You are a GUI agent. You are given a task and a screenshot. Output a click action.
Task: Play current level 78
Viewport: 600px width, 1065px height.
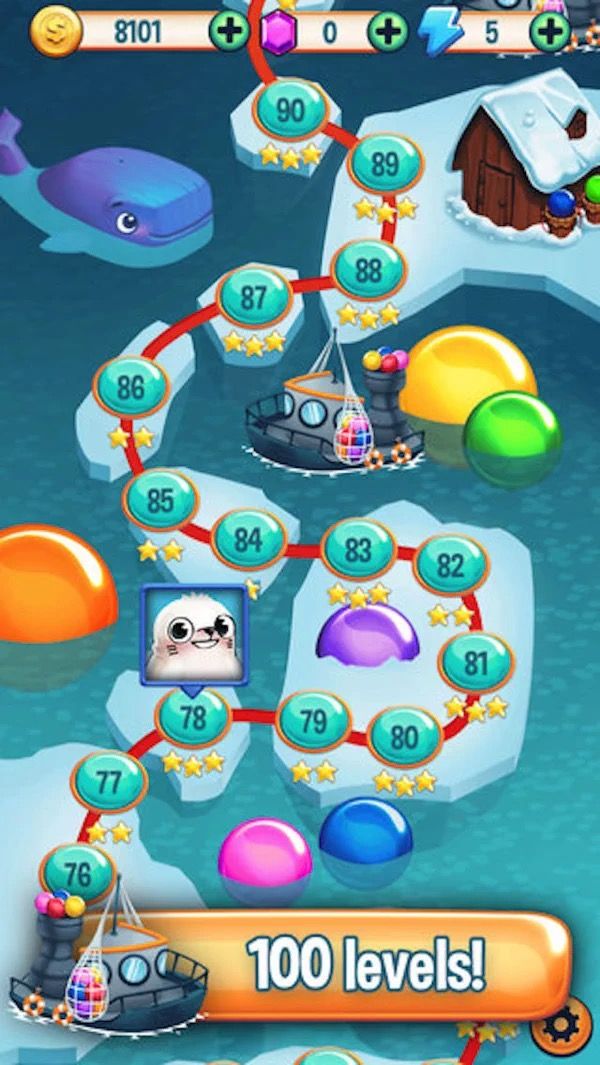pyautogui.click(x=193, y=718)
